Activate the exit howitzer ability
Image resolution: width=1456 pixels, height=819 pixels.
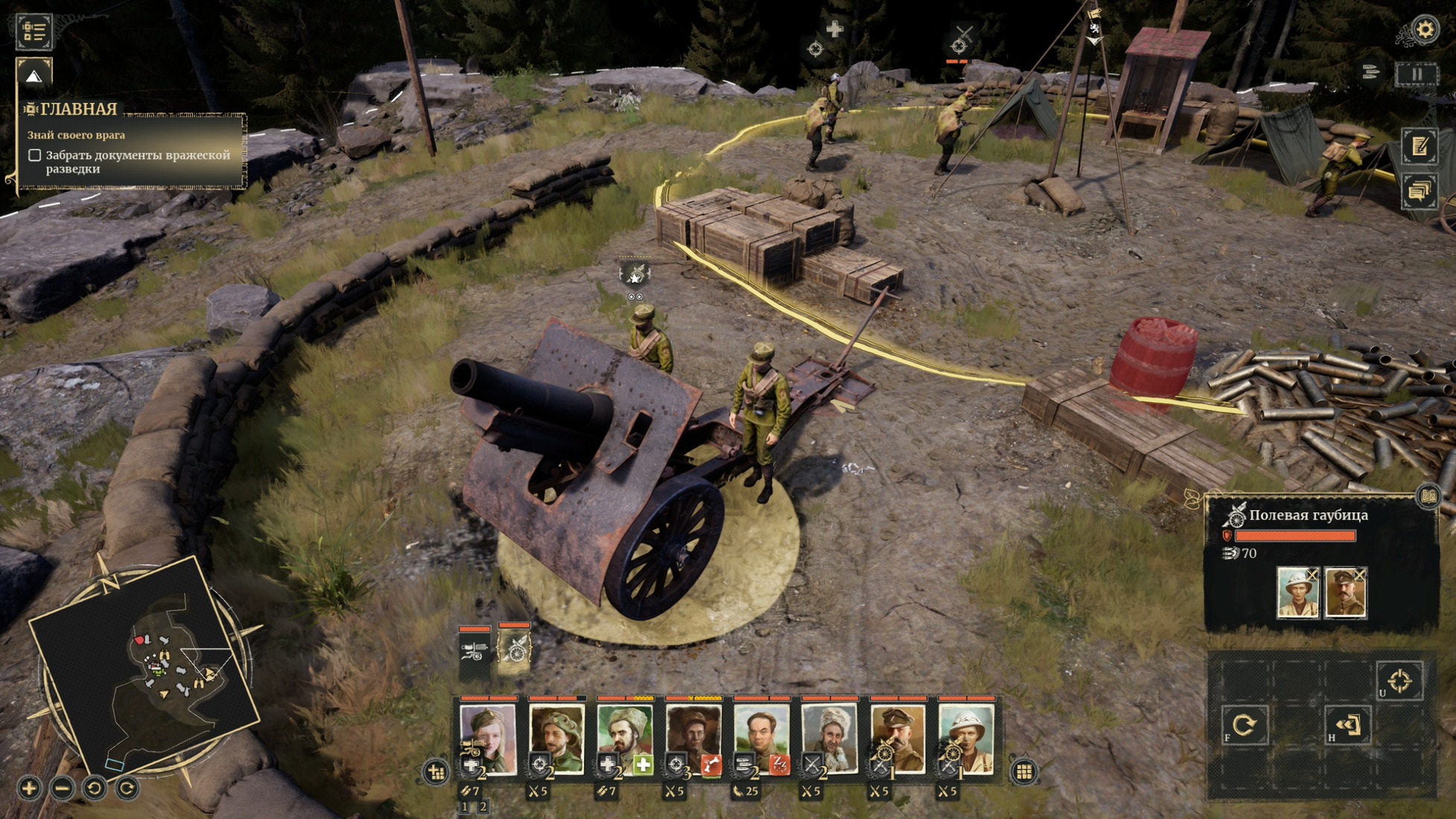point(1348,724)
